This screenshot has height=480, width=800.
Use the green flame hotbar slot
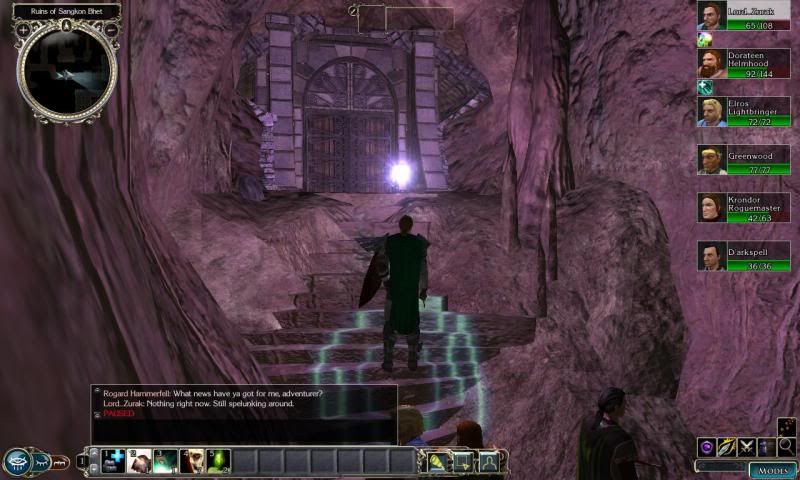tap(218, 461)
